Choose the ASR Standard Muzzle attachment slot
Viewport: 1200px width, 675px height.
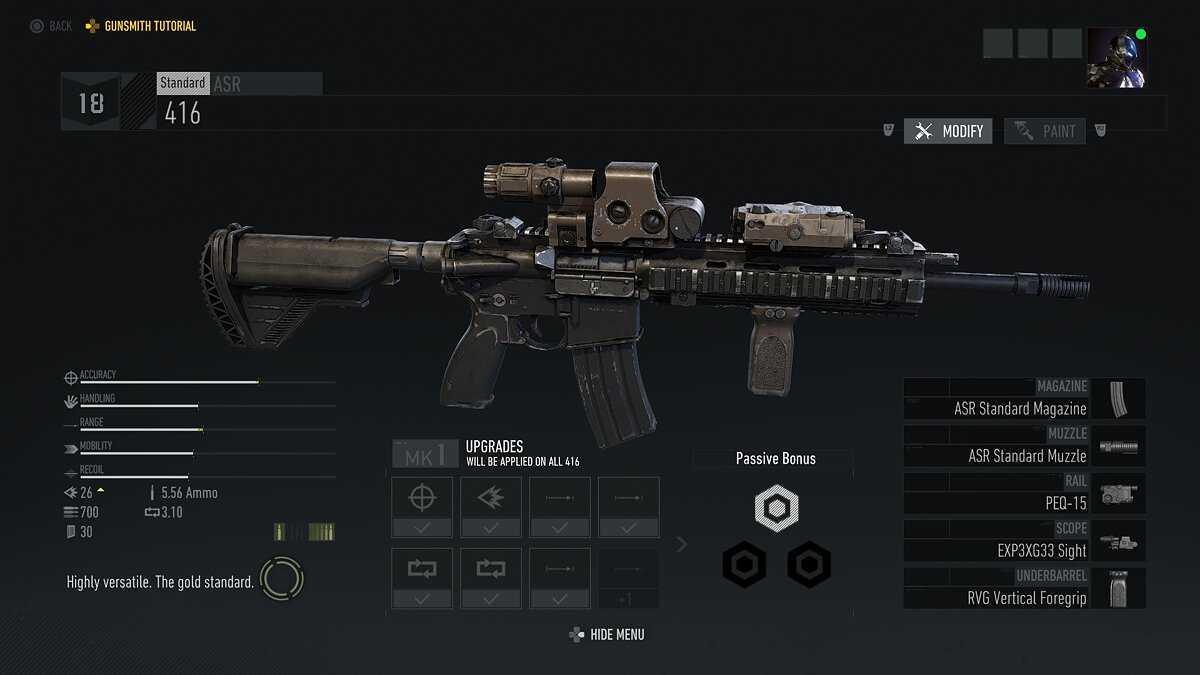pyautogui.click(x=1024, y=446)
